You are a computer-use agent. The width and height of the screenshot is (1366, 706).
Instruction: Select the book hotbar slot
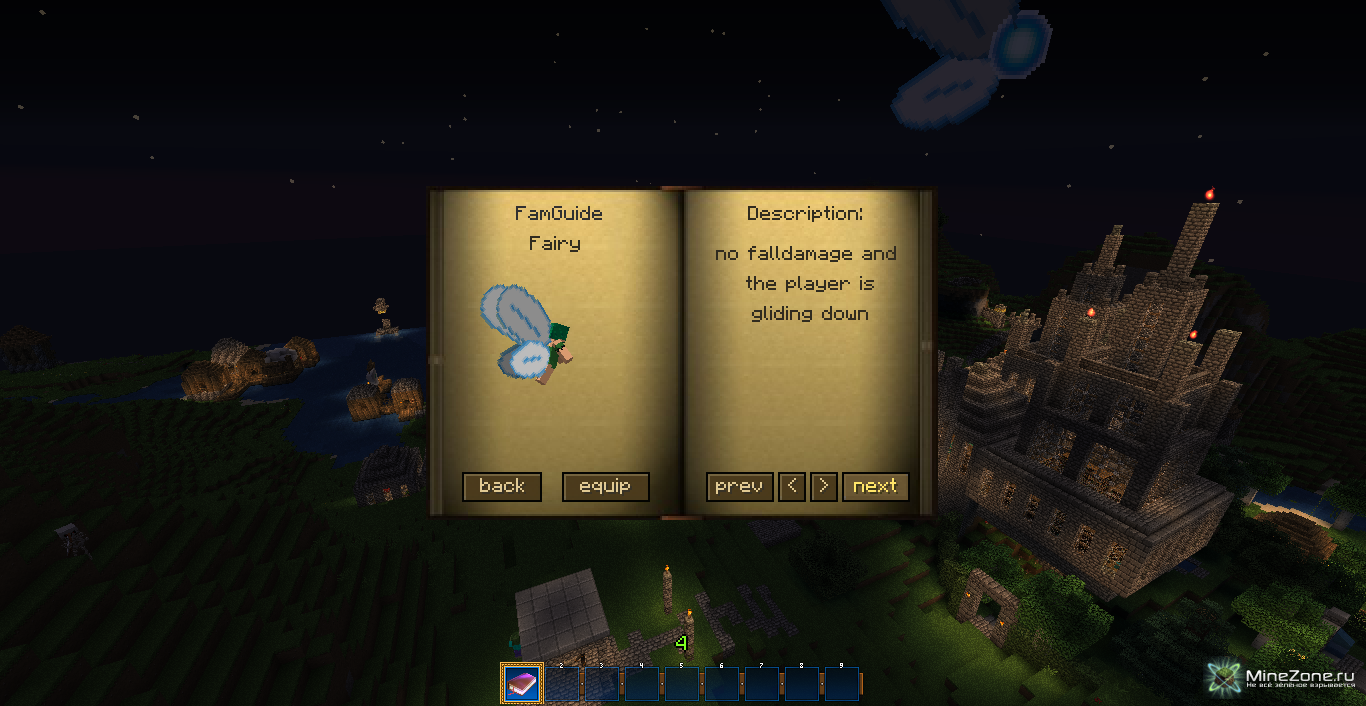pyautogui.click(x=522, y=684)
